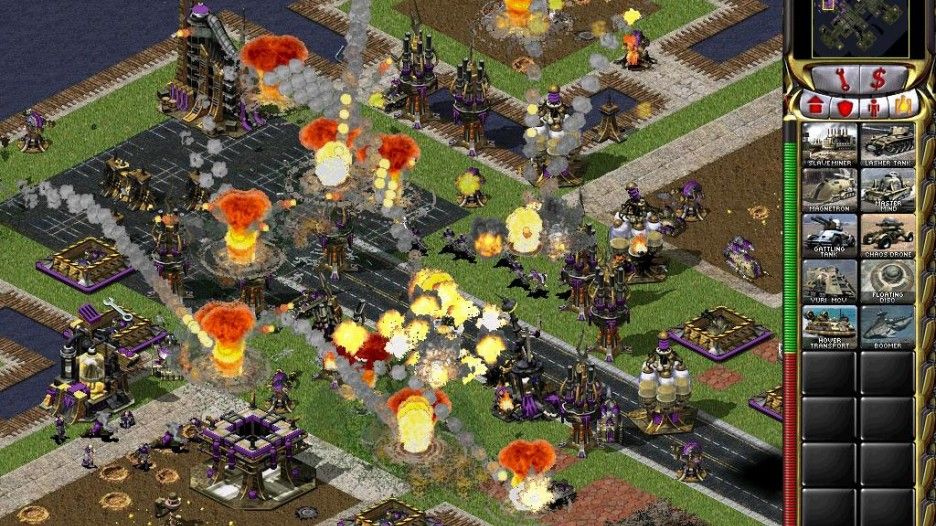The height and width of the screenshot is (526, 936).
Task: Choose the Chaos Drone icon
Action: (887, 234)
